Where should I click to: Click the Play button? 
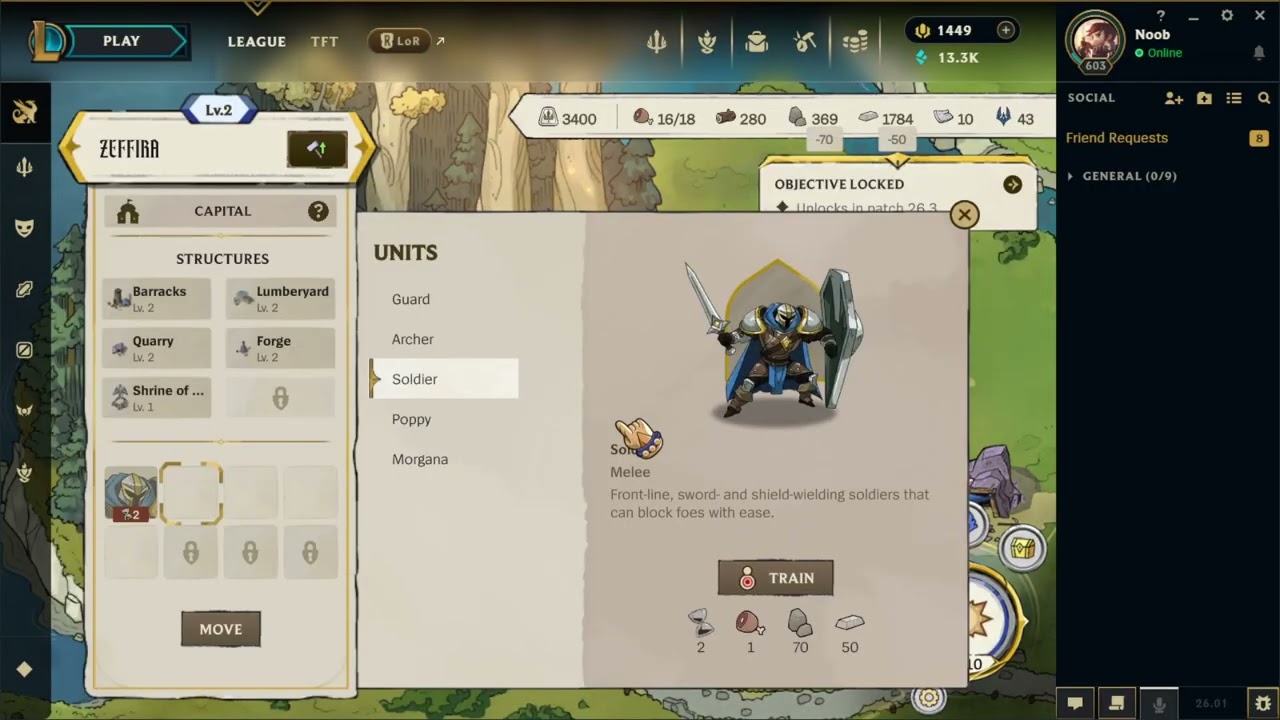122,41
